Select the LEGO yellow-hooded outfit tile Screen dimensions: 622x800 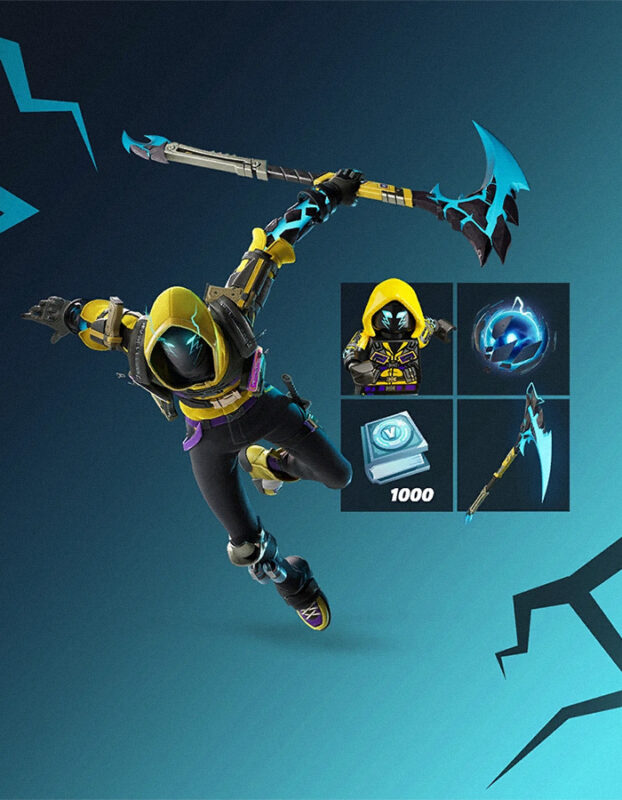397,338
